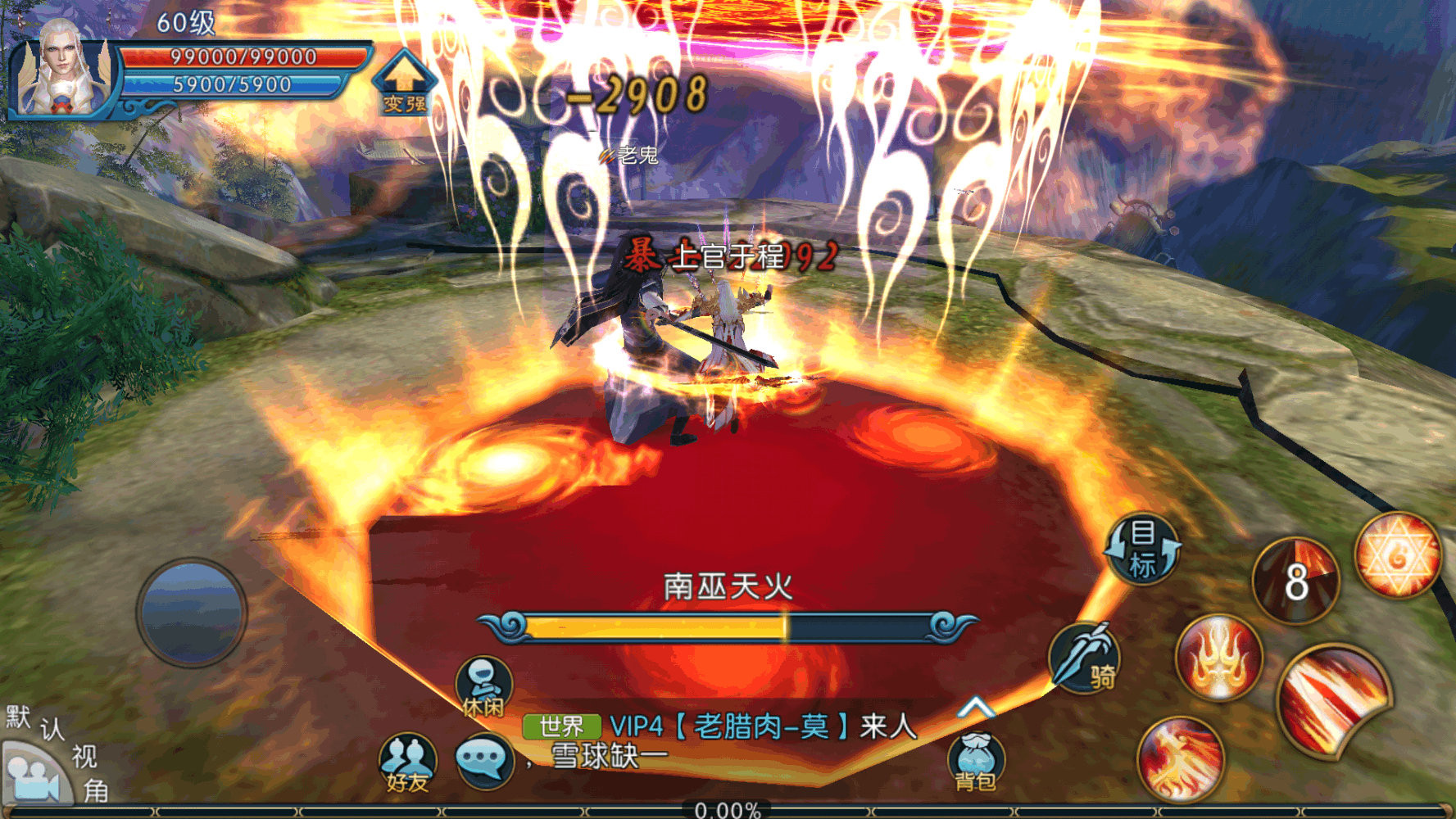The height and width of the screenshot is (819, 1456).
Task: Tap the skill showing cooldown 8
Action: [x=1295, y=581]
